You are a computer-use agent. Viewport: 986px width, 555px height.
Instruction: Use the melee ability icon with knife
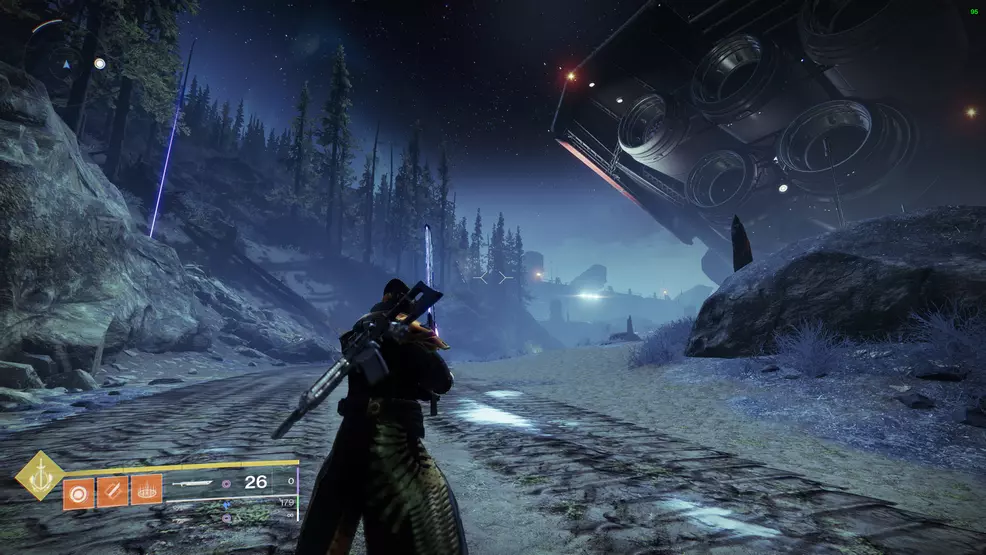click(x=112, y=491)
